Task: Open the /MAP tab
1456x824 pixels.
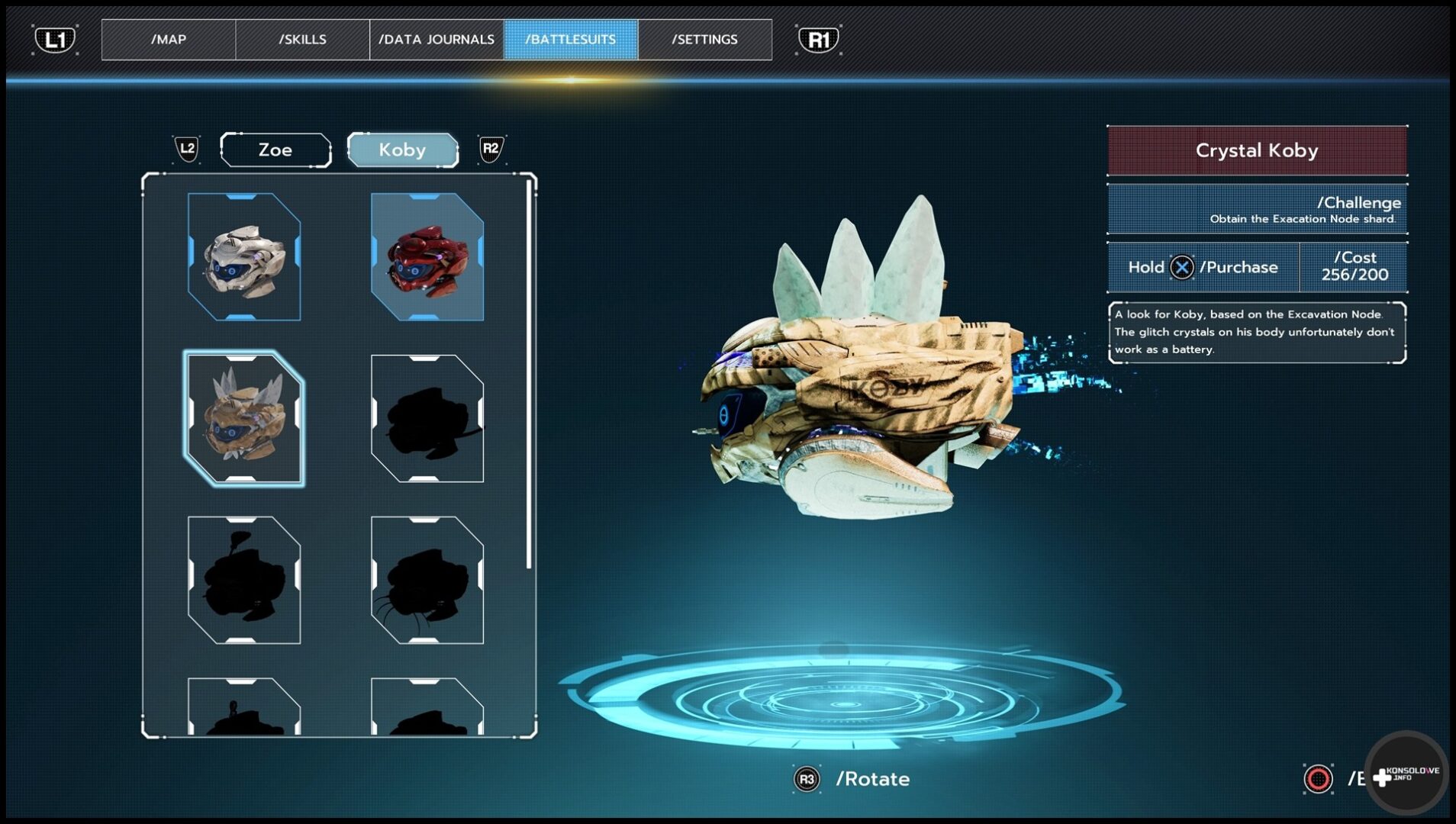Action: point(169,40)
